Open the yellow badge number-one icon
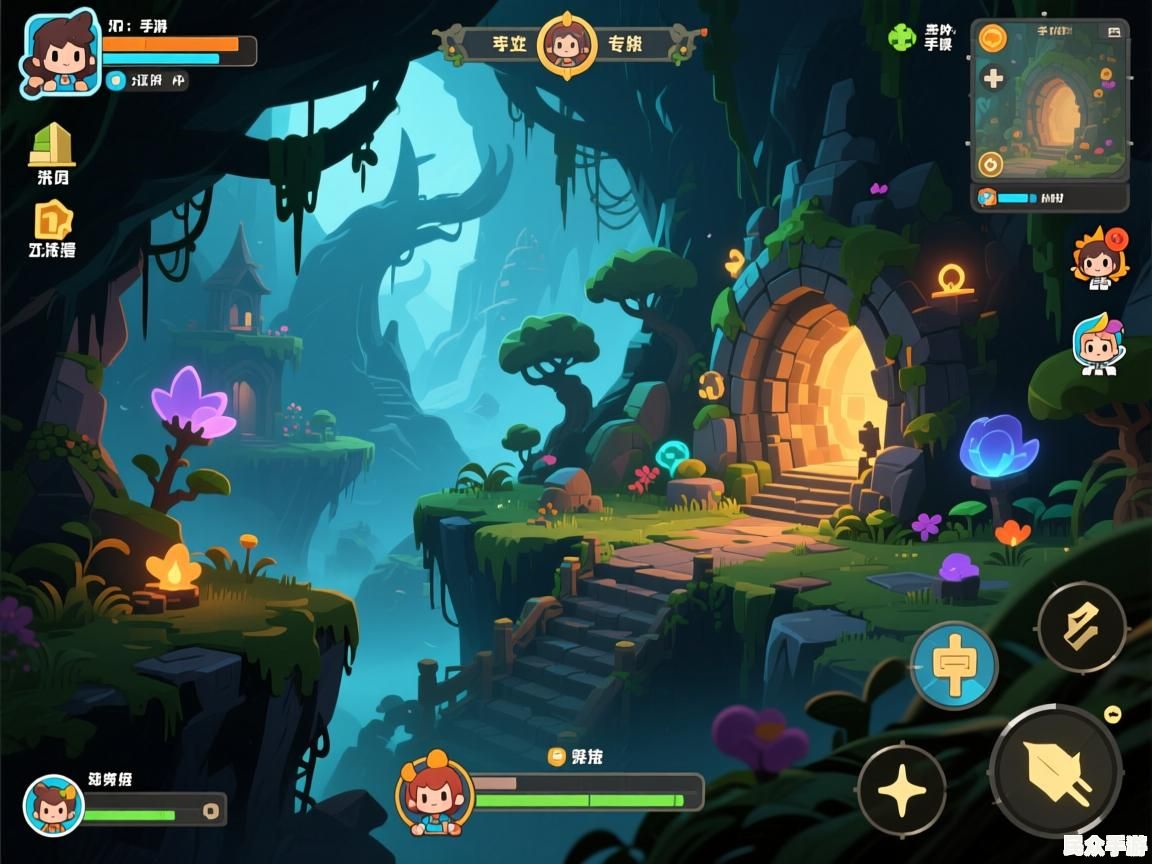 pyautogui.click(x=54, y=220)
